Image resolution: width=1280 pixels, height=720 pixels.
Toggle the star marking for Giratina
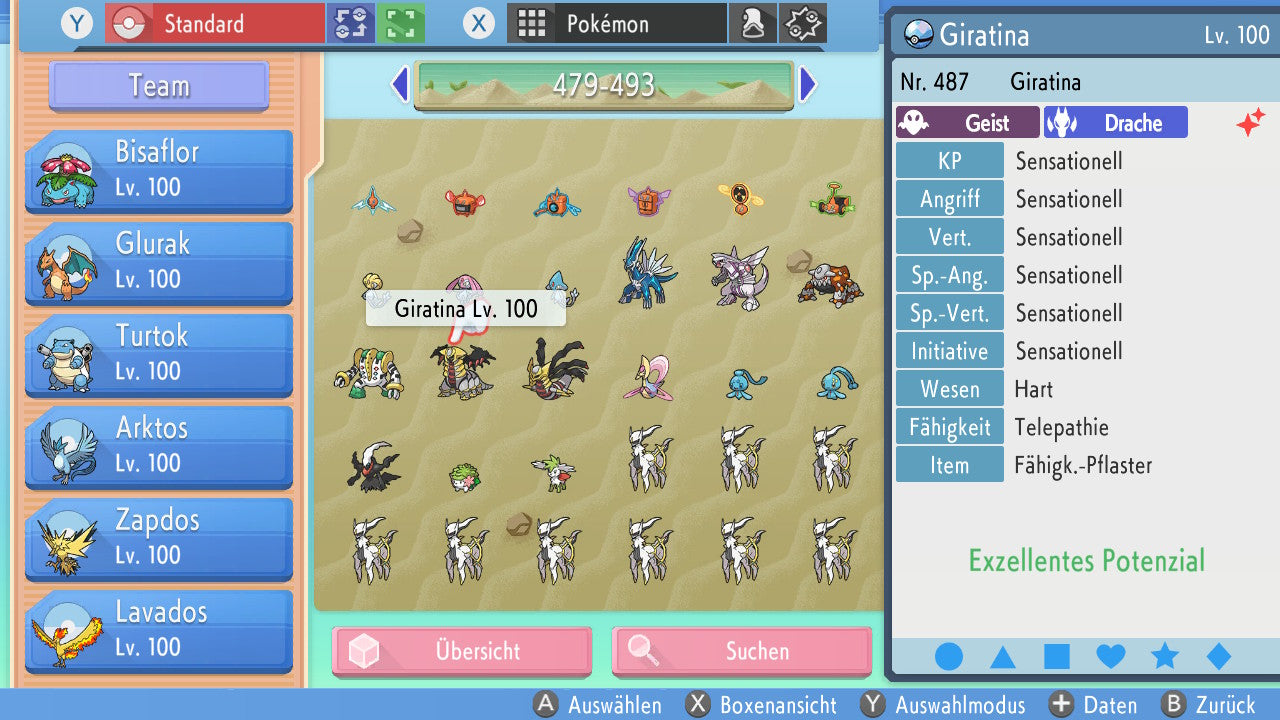1164,655
